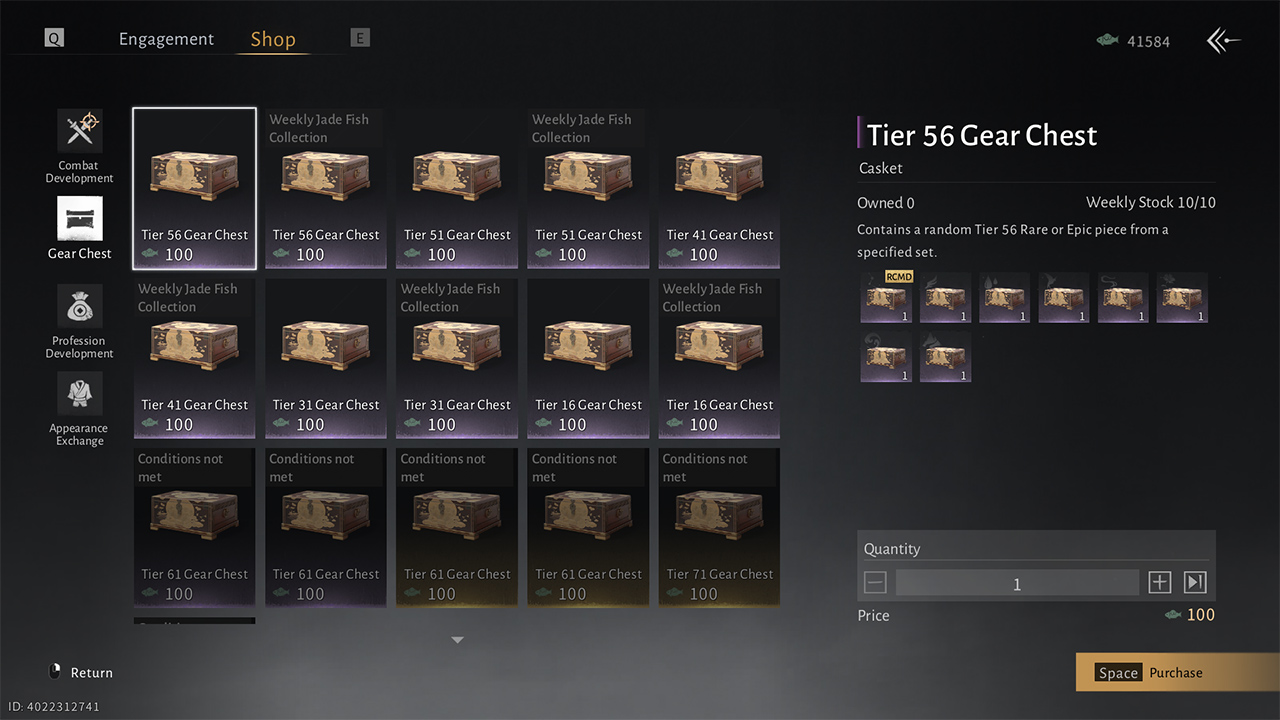The height and width of the screenshot is (720, 1280).
Task: Set quantity to maximum
Action: (1194, 583)
